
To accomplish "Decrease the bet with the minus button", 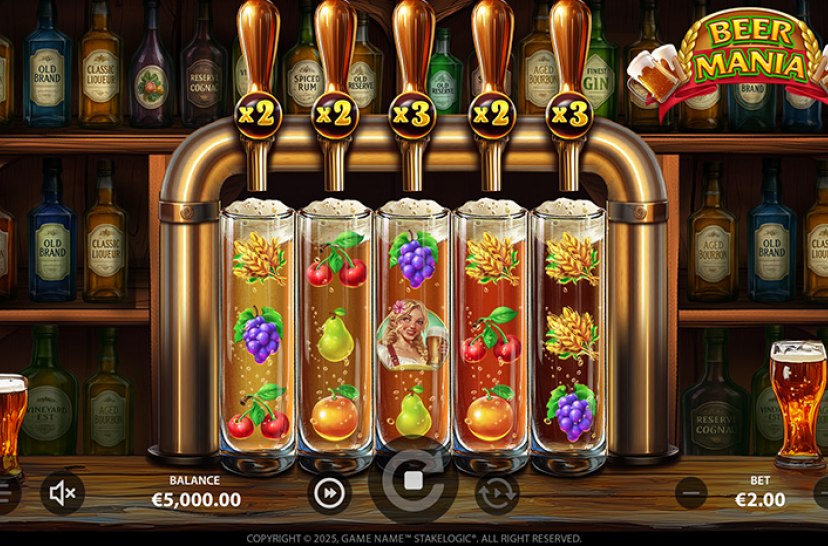I will click(x=691, y=492).
